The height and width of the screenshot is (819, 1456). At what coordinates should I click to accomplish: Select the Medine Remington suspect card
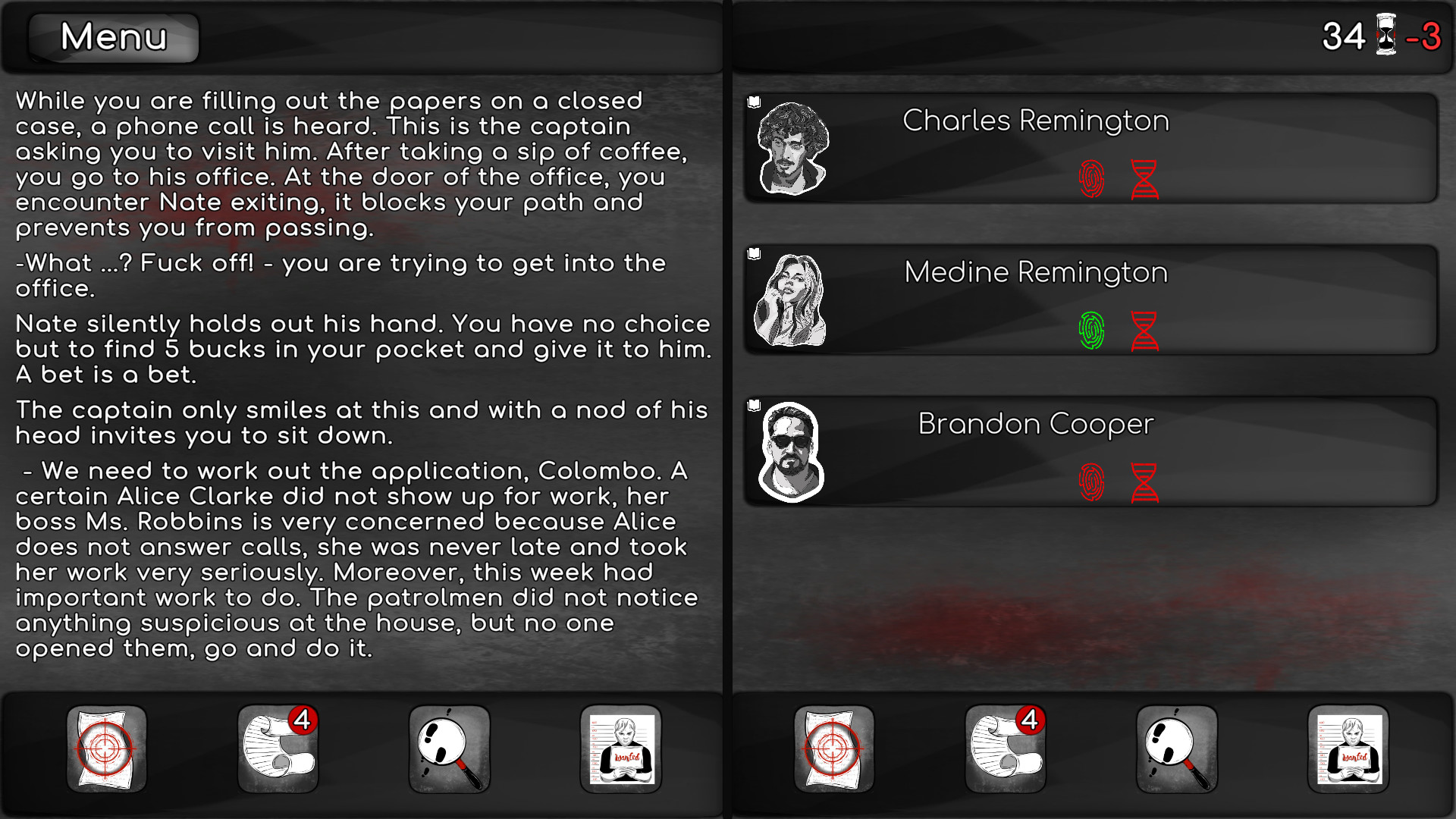[x=1035, y=273]
